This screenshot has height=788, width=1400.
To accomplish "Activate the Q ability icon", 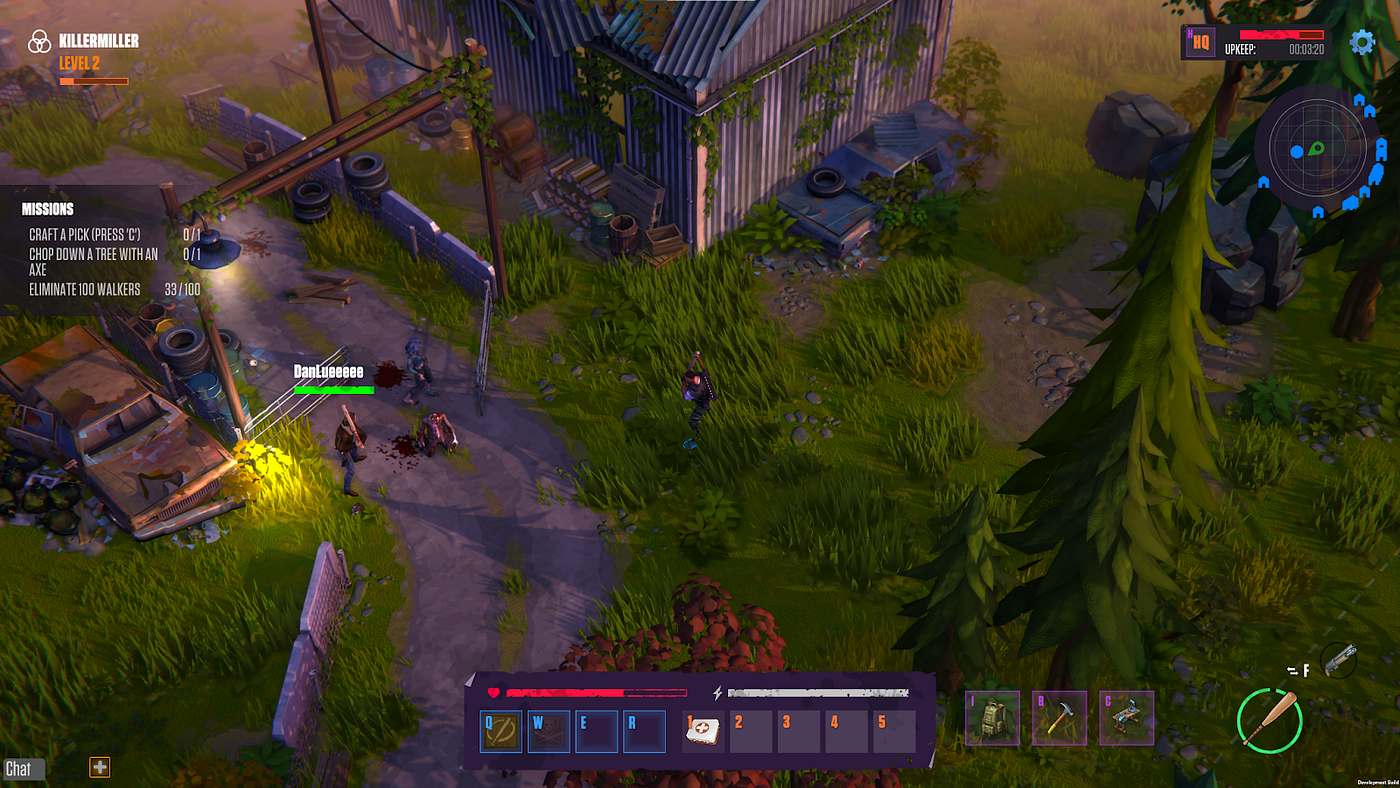I will tap(501, 731).
